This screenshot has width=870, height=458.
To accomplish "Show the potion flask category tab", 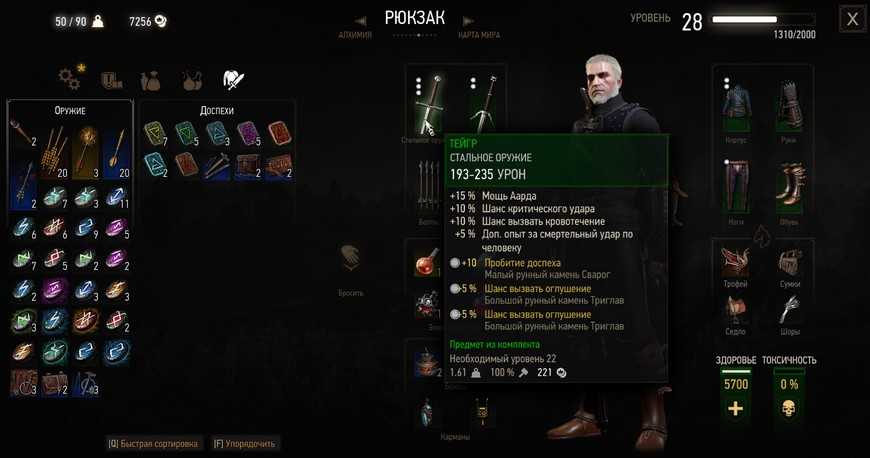I will pos(192,78).
